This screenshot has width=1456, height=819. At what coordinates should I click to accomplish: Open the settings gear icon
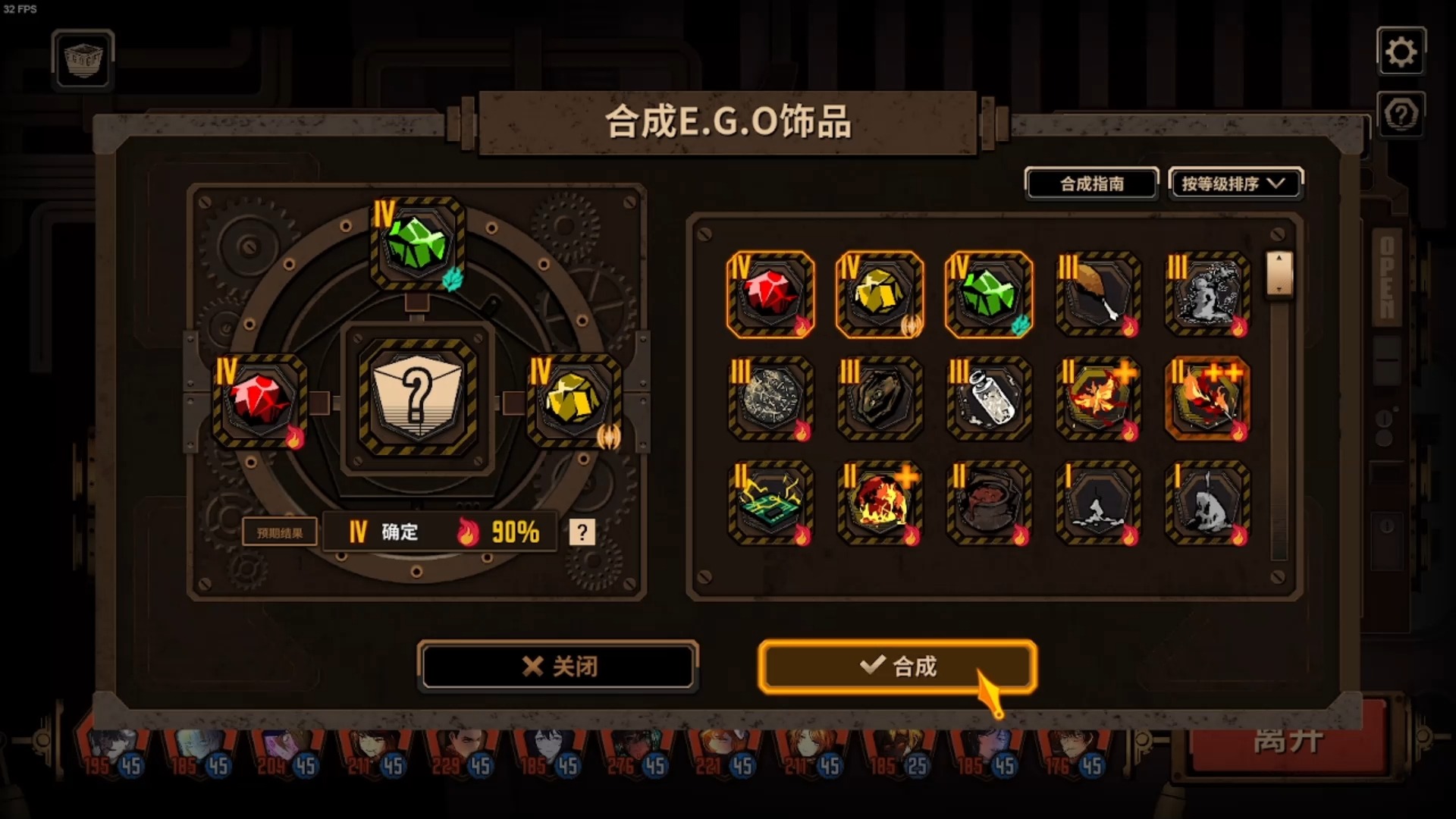coord(1402,52)
